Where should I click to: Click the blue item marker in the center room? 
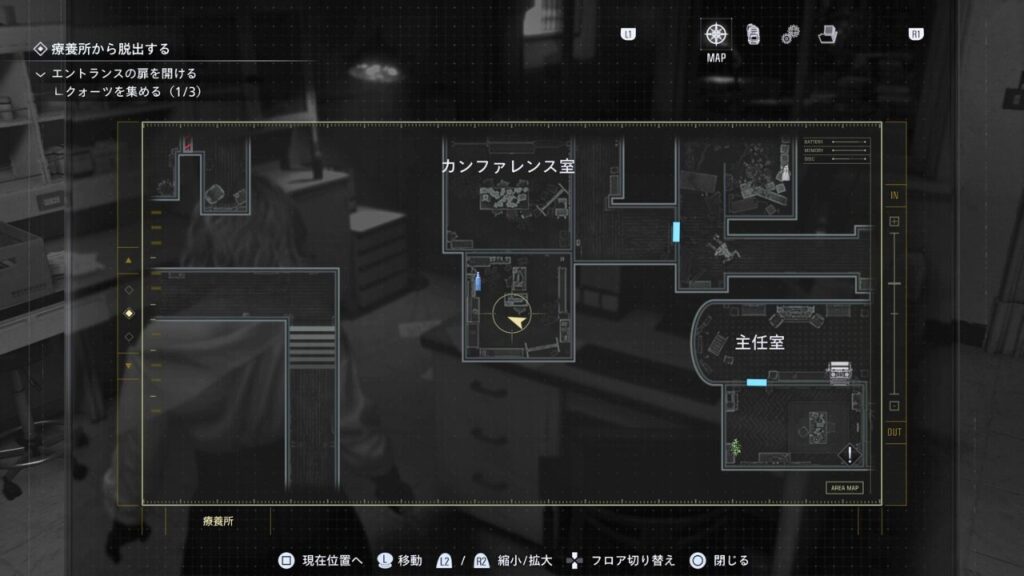point(477,282)
